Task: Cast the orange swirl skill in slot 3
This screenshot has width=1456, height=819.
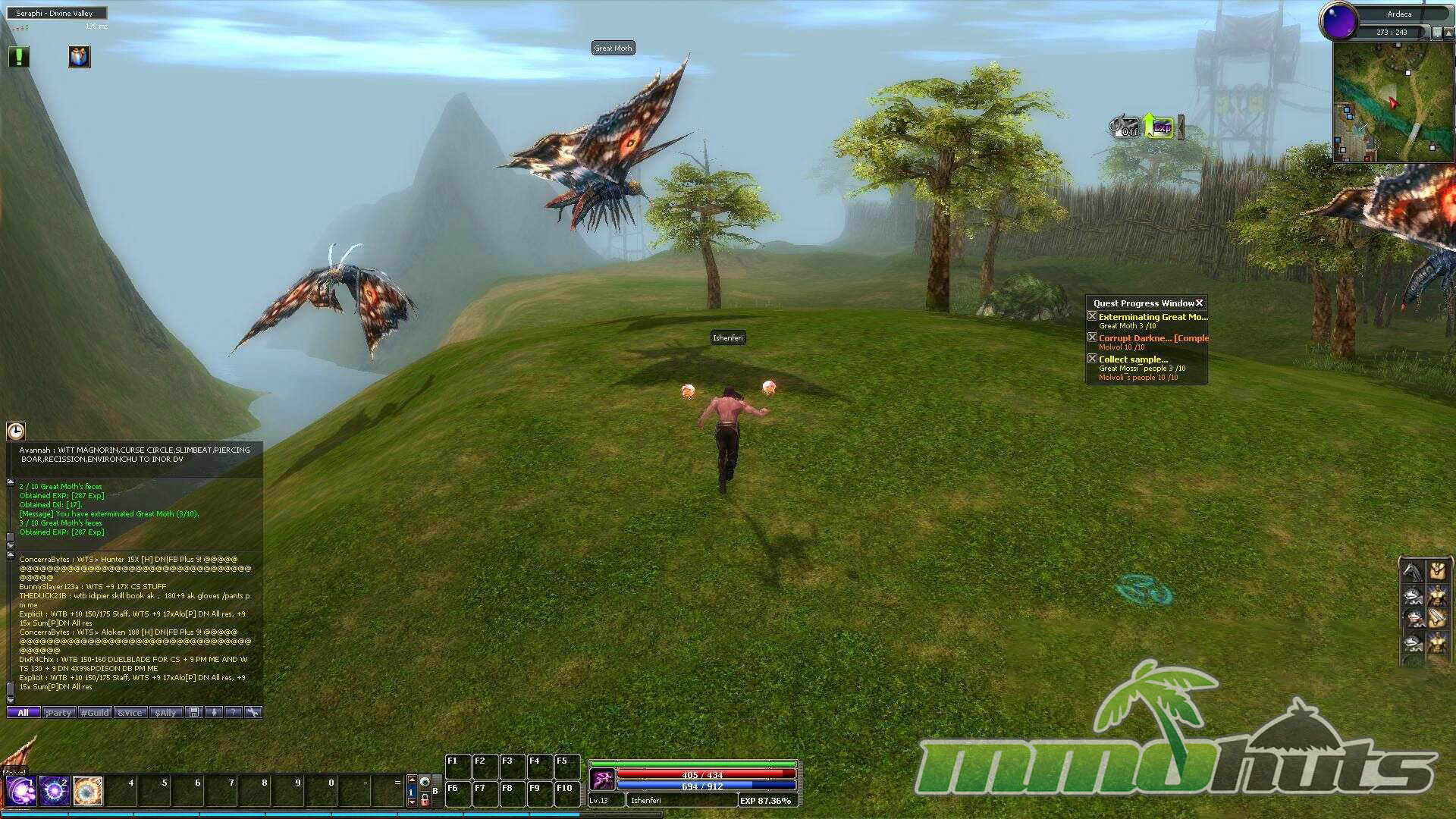Action: (88, 791)
